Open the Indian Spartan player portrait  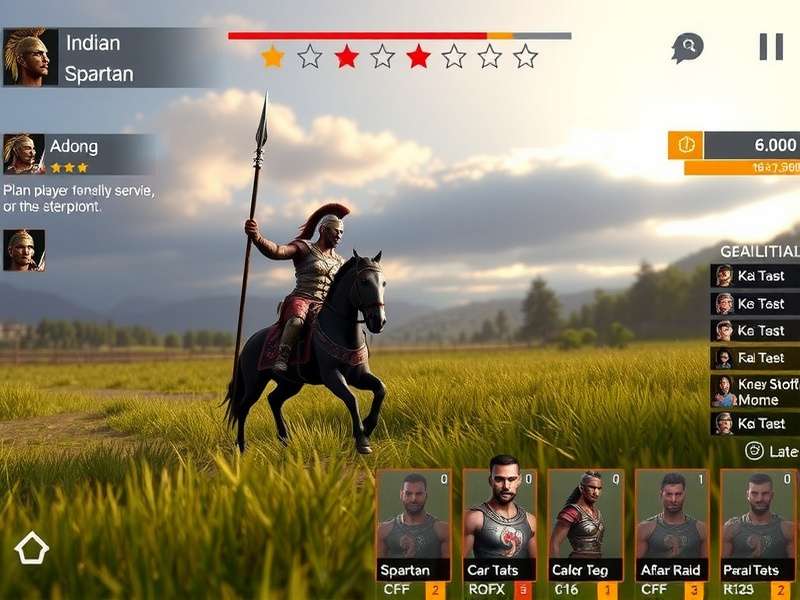[x=25, y=57]
